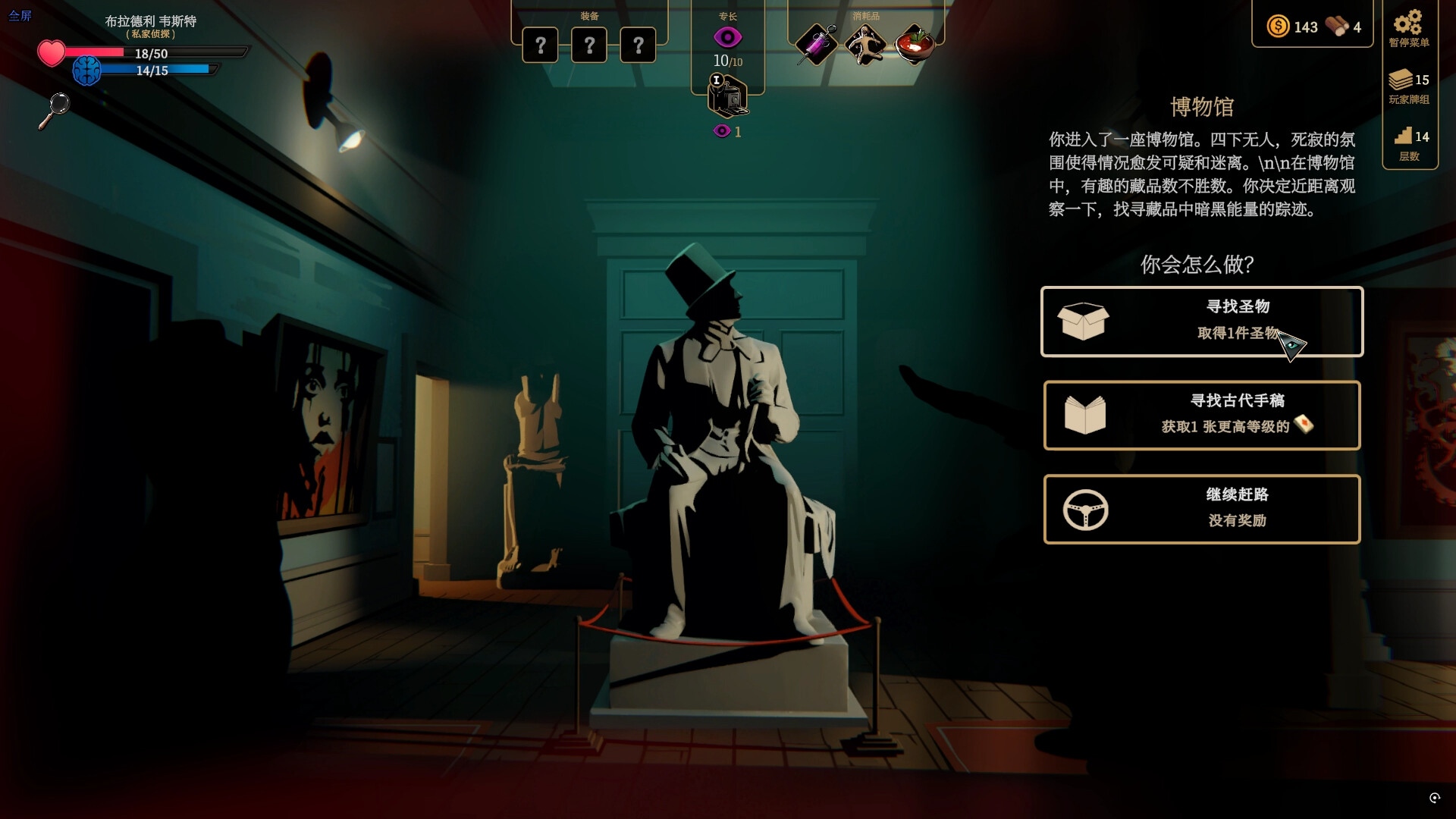Open the third question-mark equipment slot
Image resolution: width=1456 pixels, height=819 pixels.
point(639,45)
